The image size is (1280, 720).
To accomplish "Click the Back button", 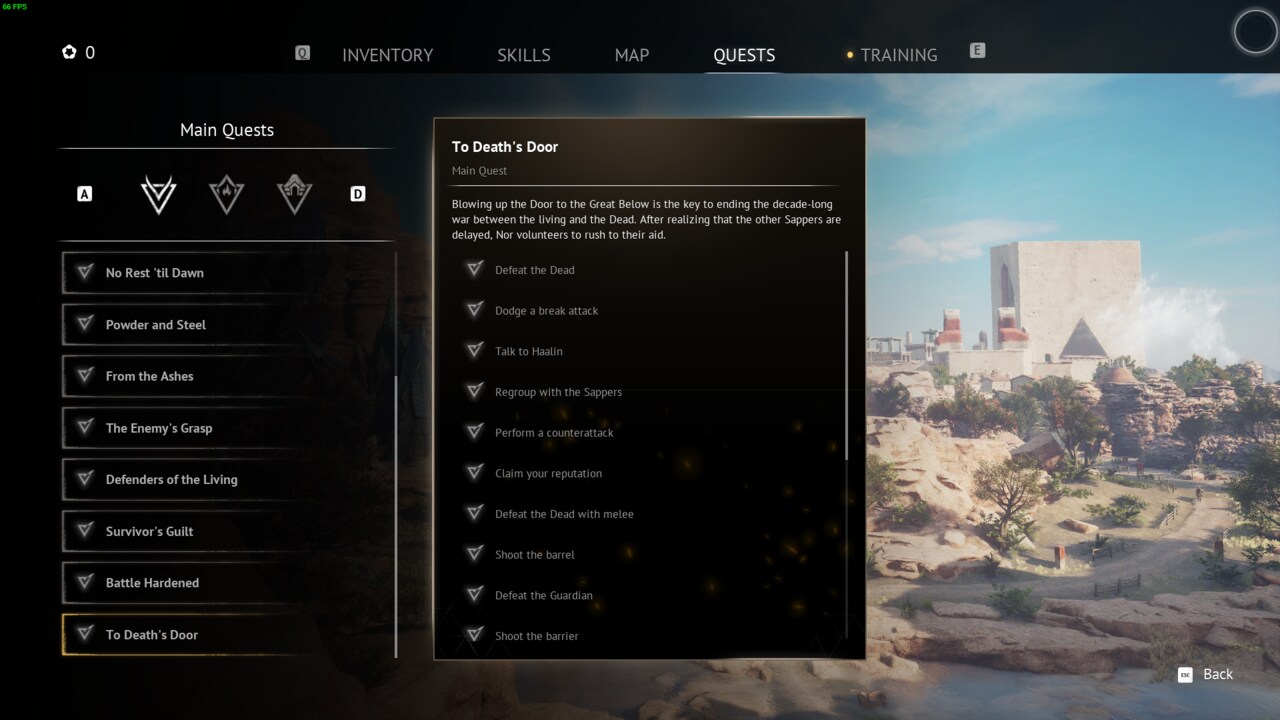I will point(1206,674).
